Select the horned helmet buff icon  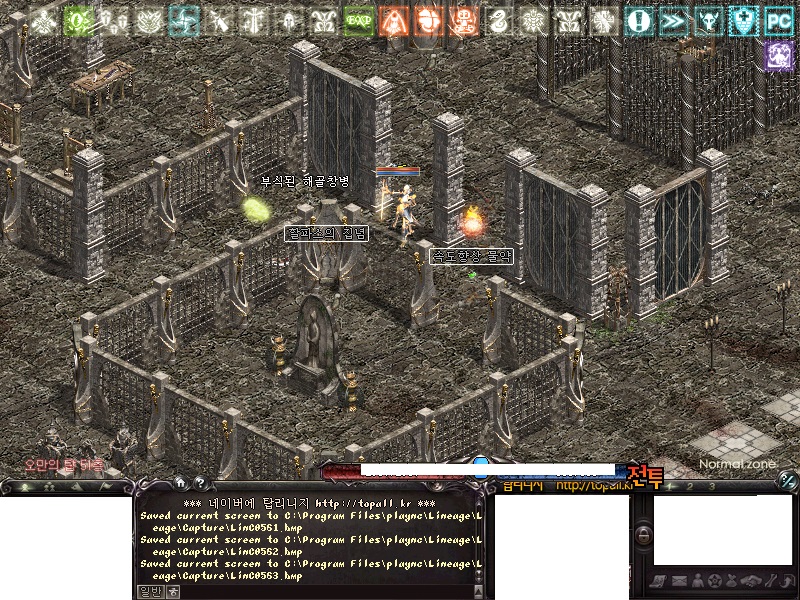(x=708, y=20)
